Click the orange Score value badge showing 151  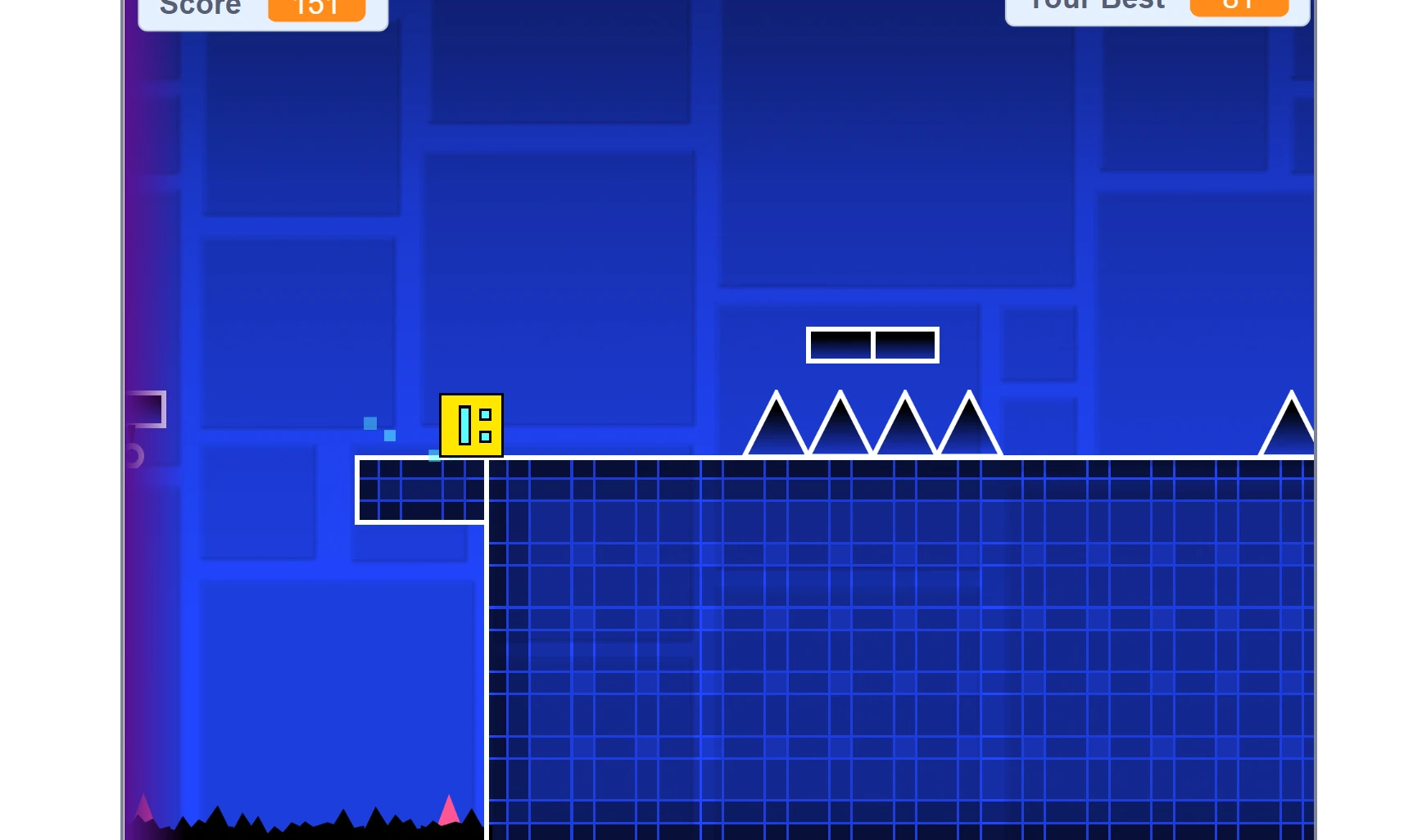coord(315,9)
